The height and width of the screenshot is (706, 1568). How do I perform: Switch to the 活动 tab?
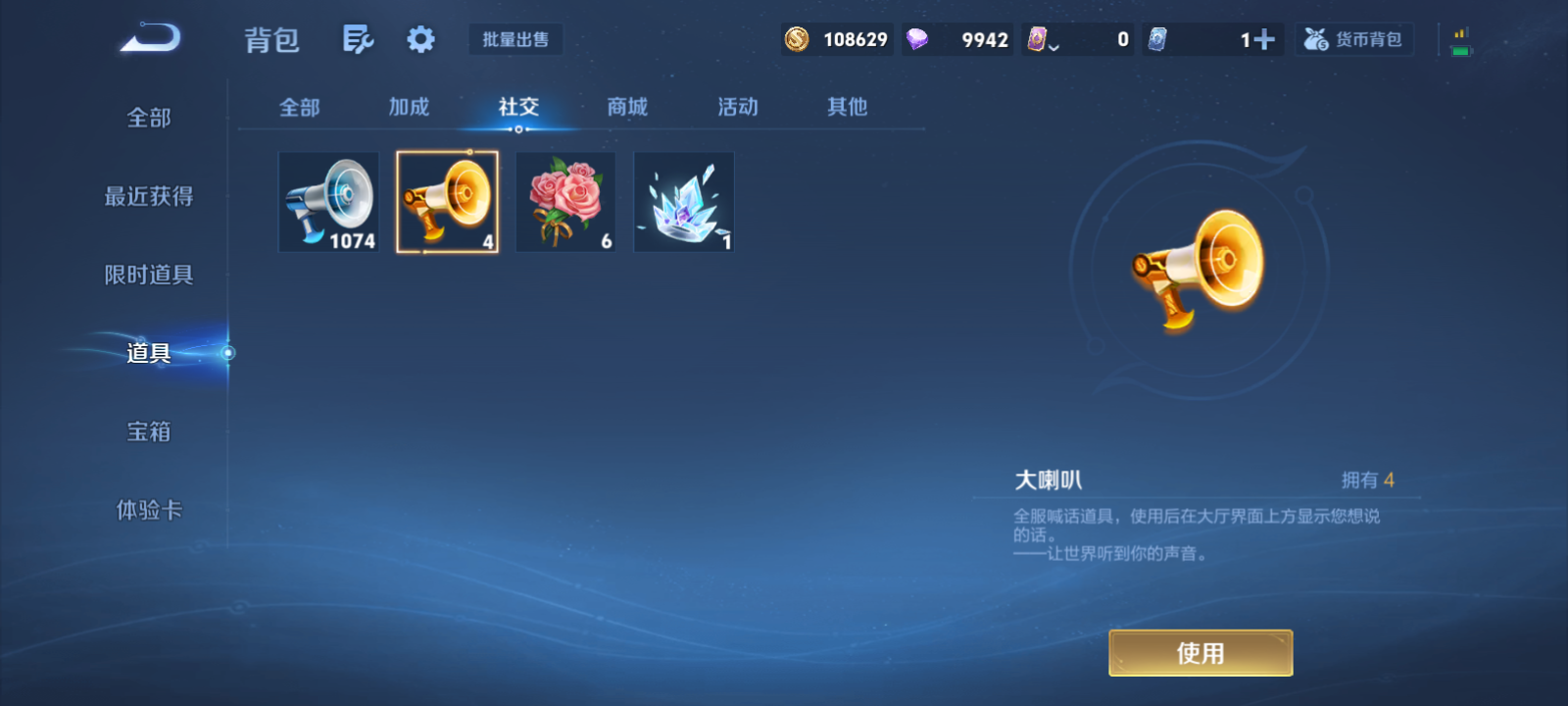(x=737, y=108)
